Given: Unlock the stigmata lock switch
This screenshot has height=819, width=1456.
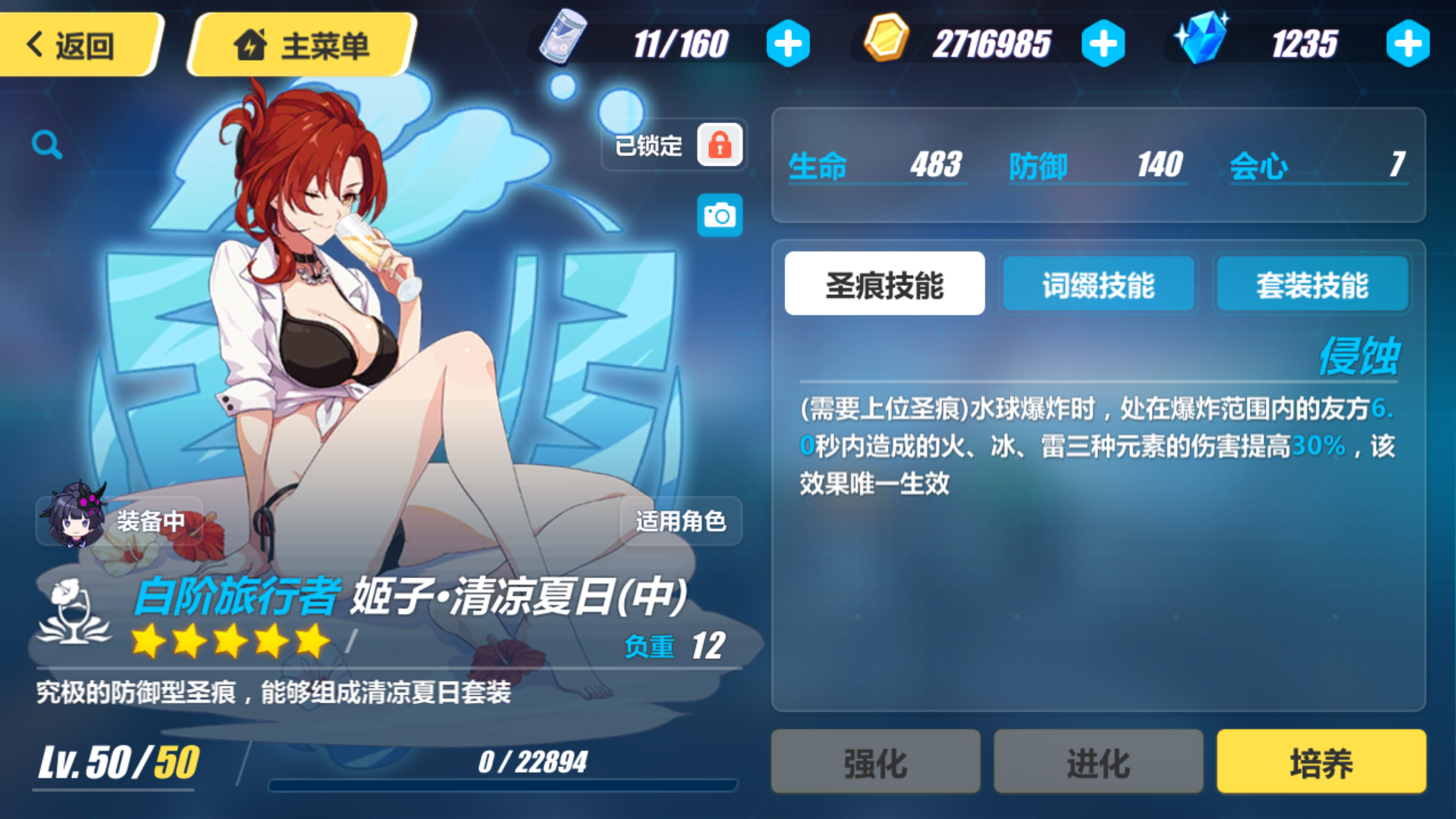Looking at the screenshot, I should coord(719,145).
